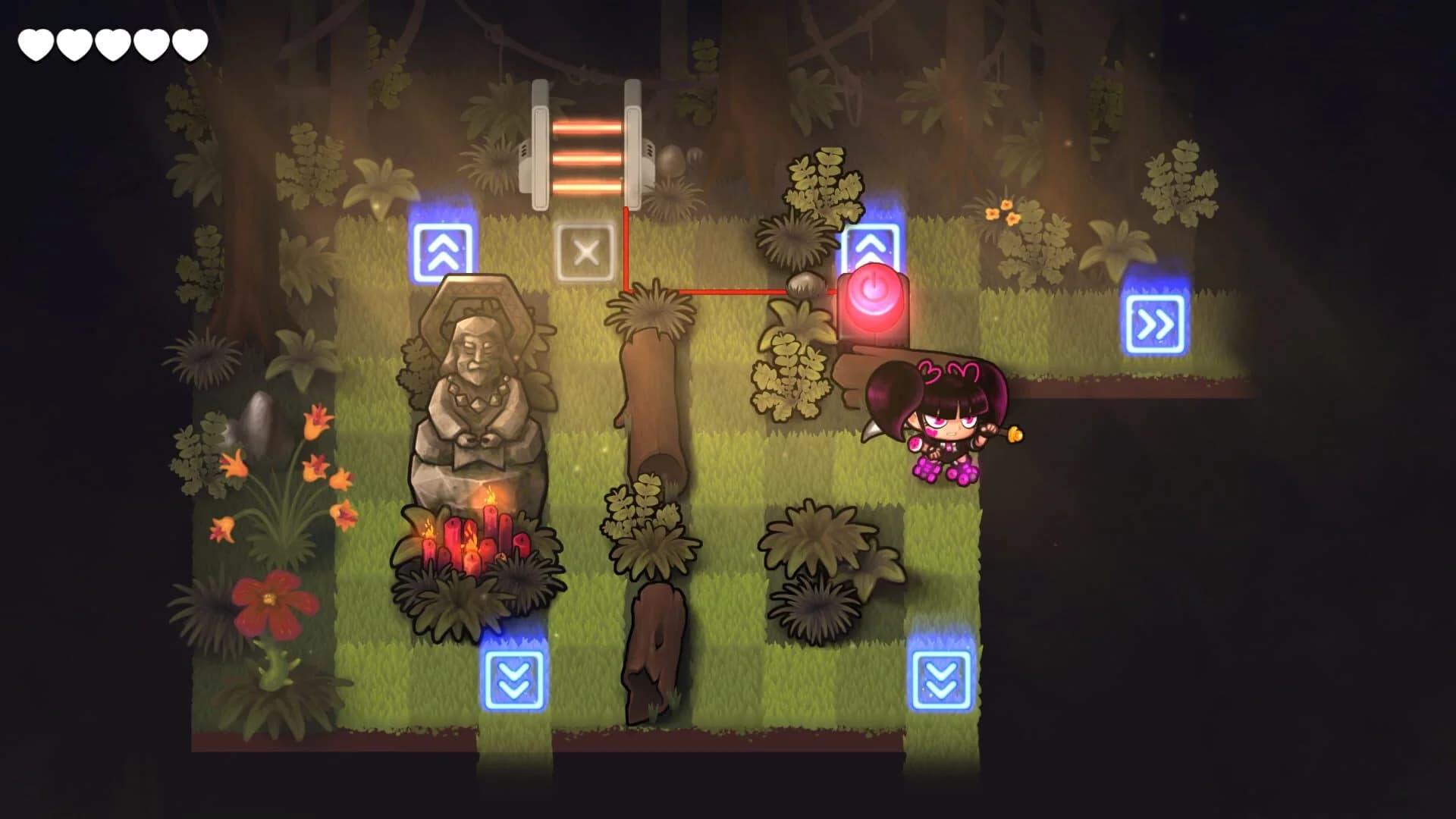
Task: Click the laser emitter's left pillar
Action: (x=540, y=140)
